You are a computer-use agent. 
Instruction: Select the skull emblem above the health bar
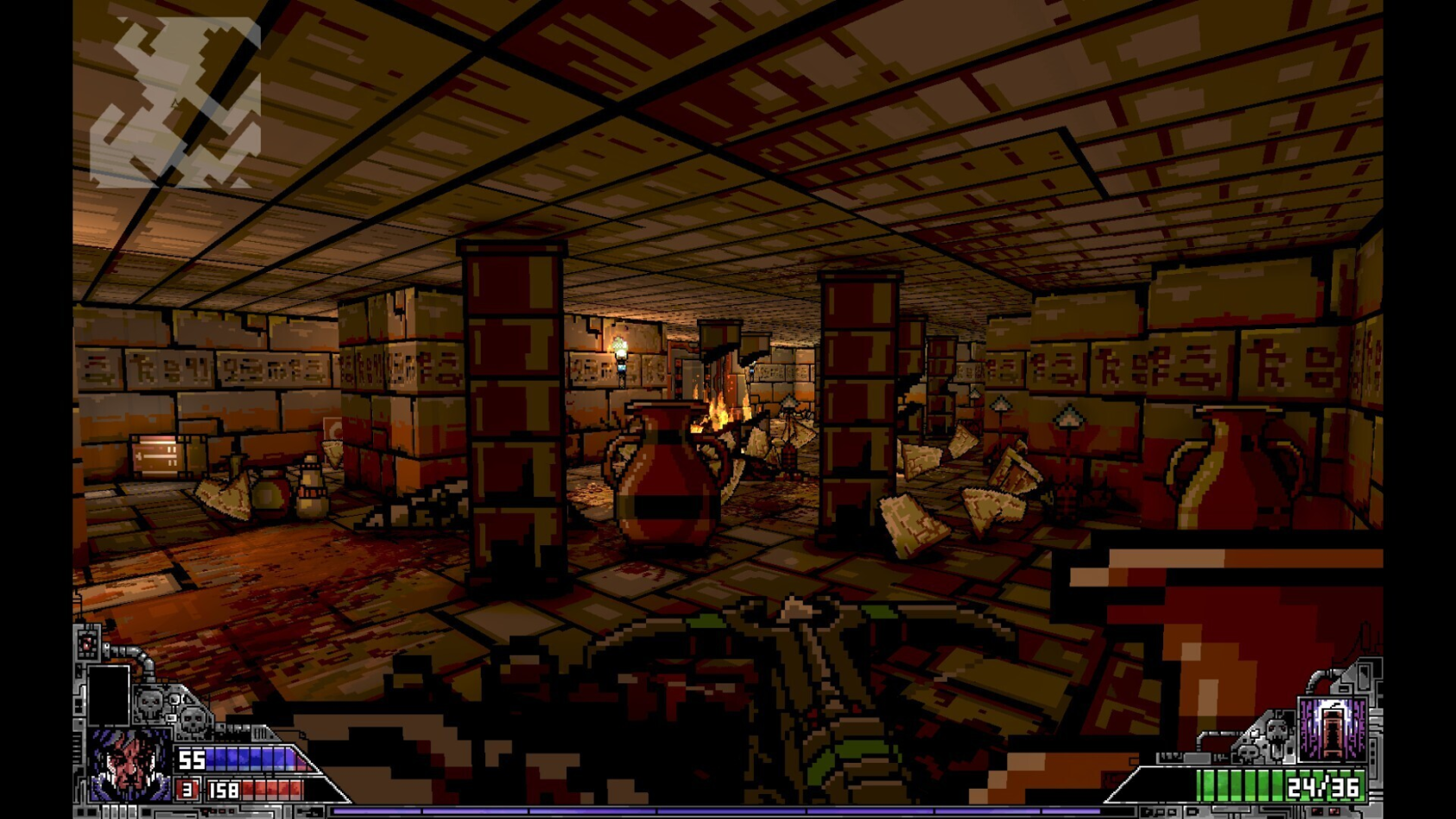(150, 702)
